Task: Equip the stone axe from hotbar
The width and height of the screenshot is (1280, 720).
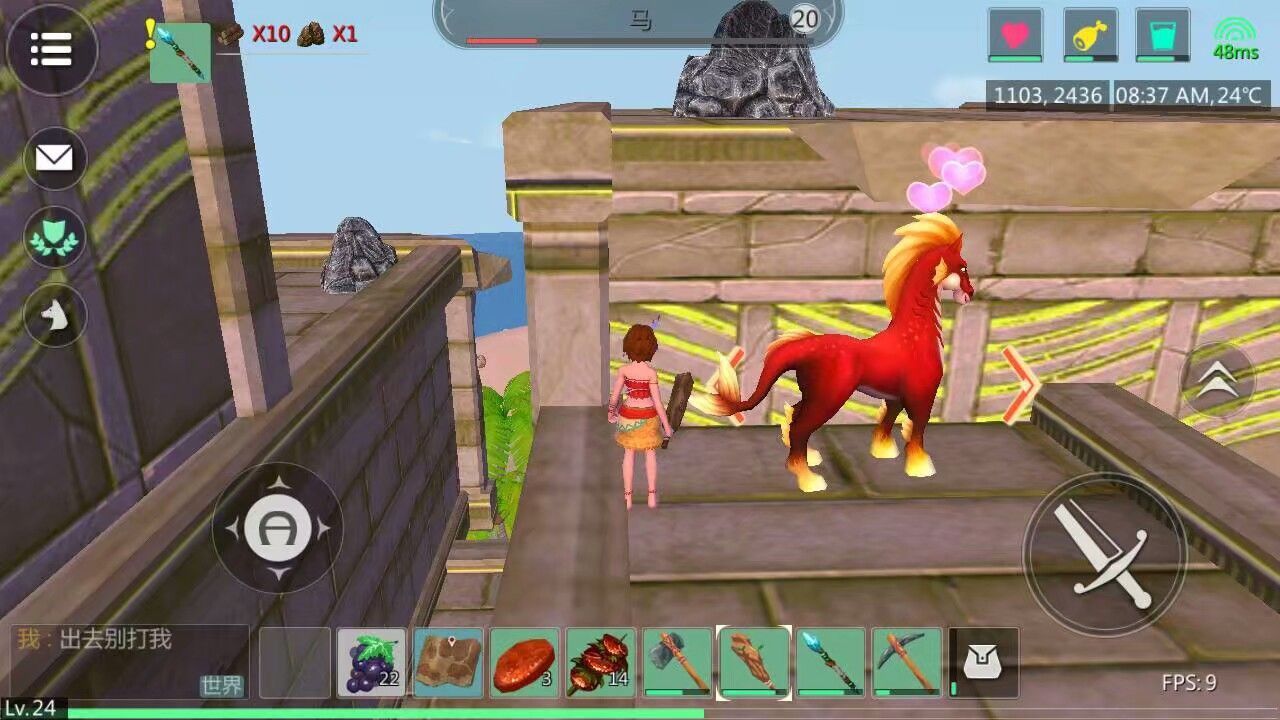Action: [x=677, y=662]
